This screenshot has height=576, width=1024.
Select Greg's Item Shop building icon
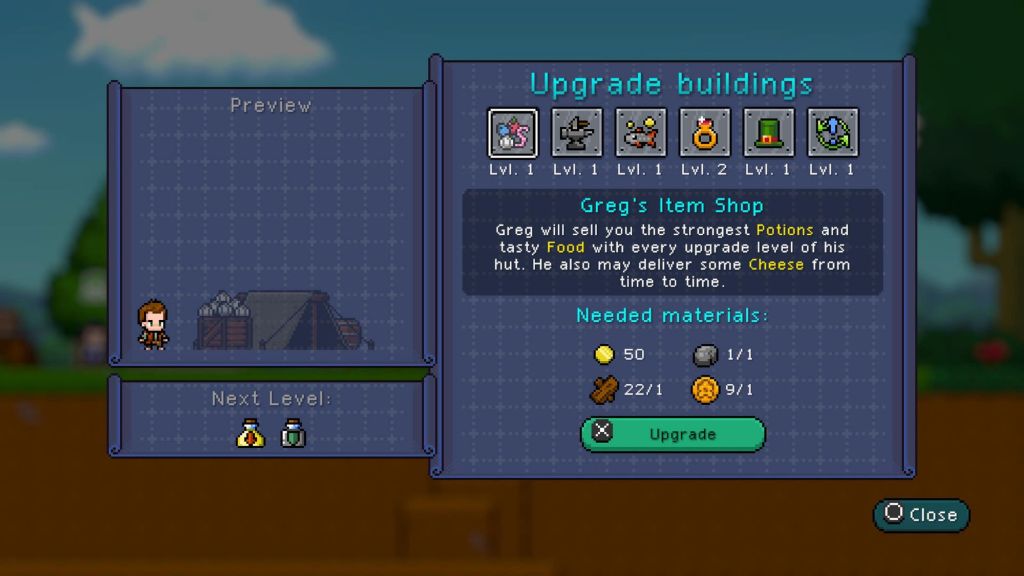[513, 133]
